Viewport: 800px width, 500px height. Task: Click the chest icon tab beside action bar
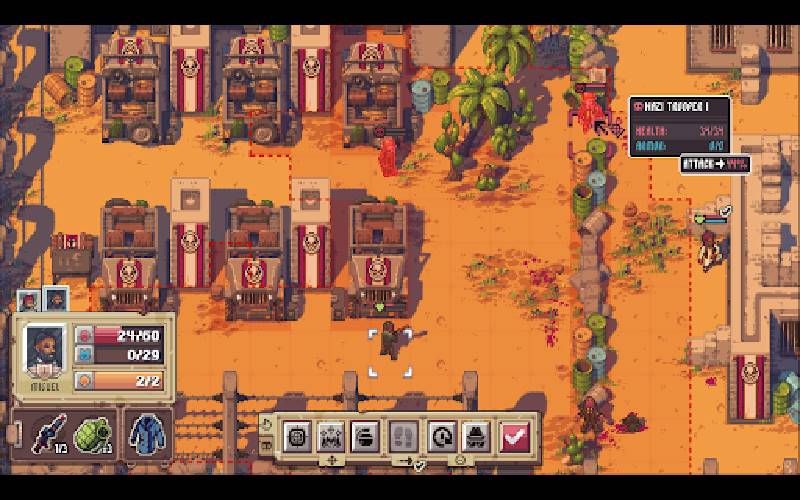click(x=265, y=443)
